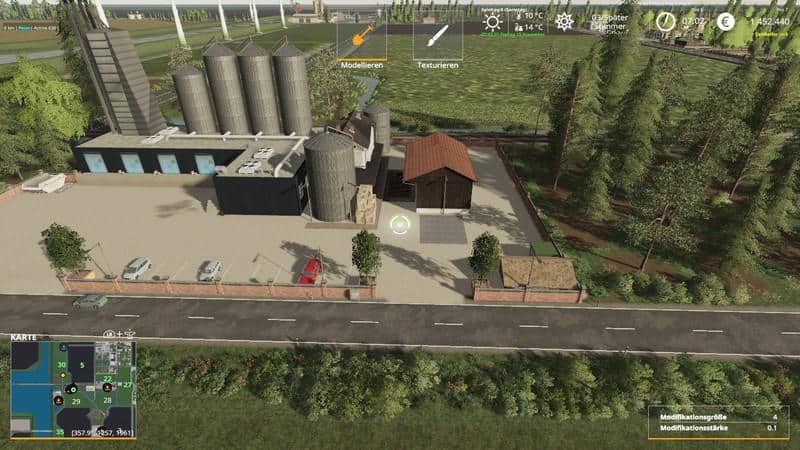
Task: Click the euro coin money icon
Action: (x=725, y=21)
